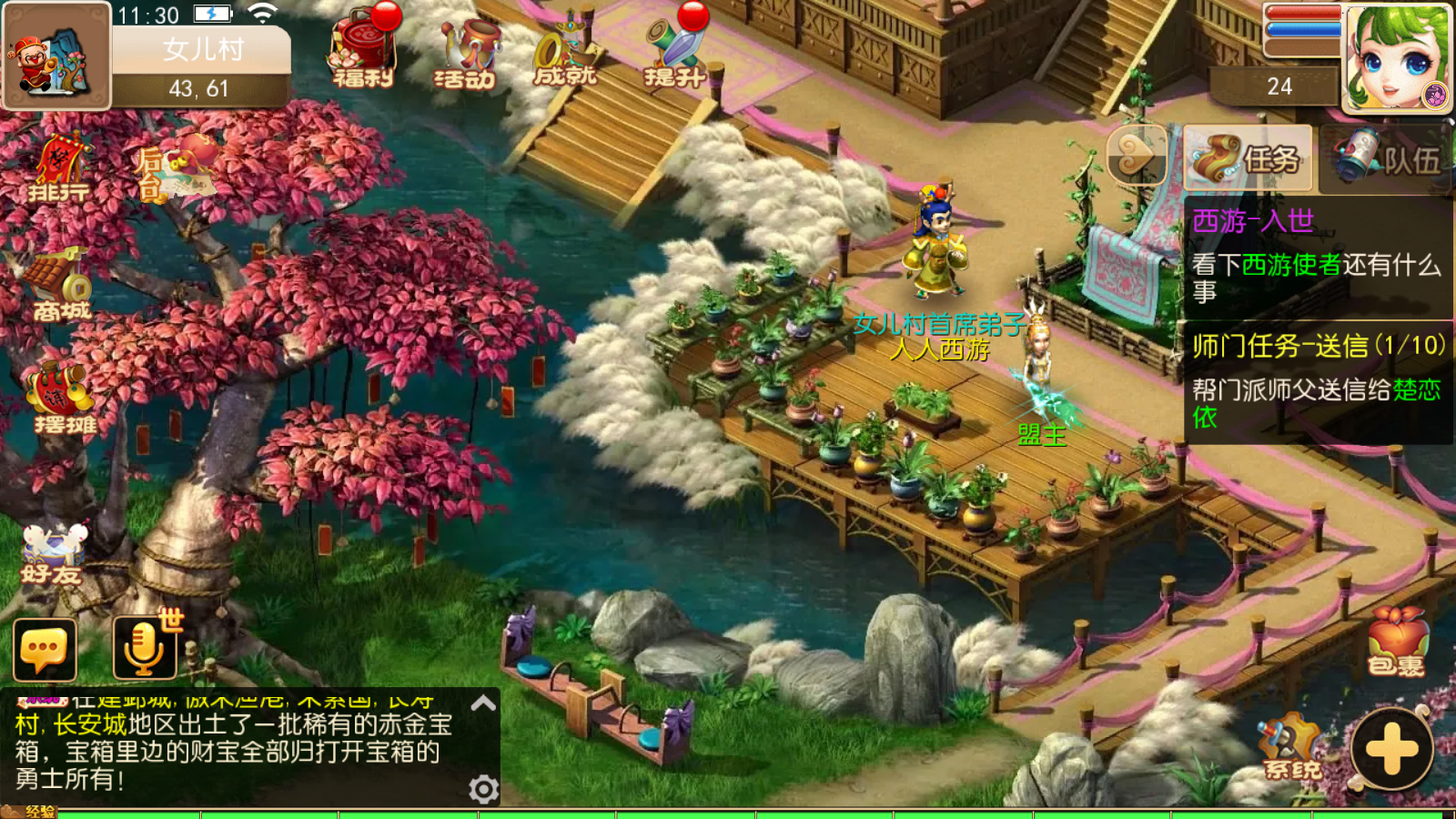Open the yellow chat bubble button

(x=45, y=650)
